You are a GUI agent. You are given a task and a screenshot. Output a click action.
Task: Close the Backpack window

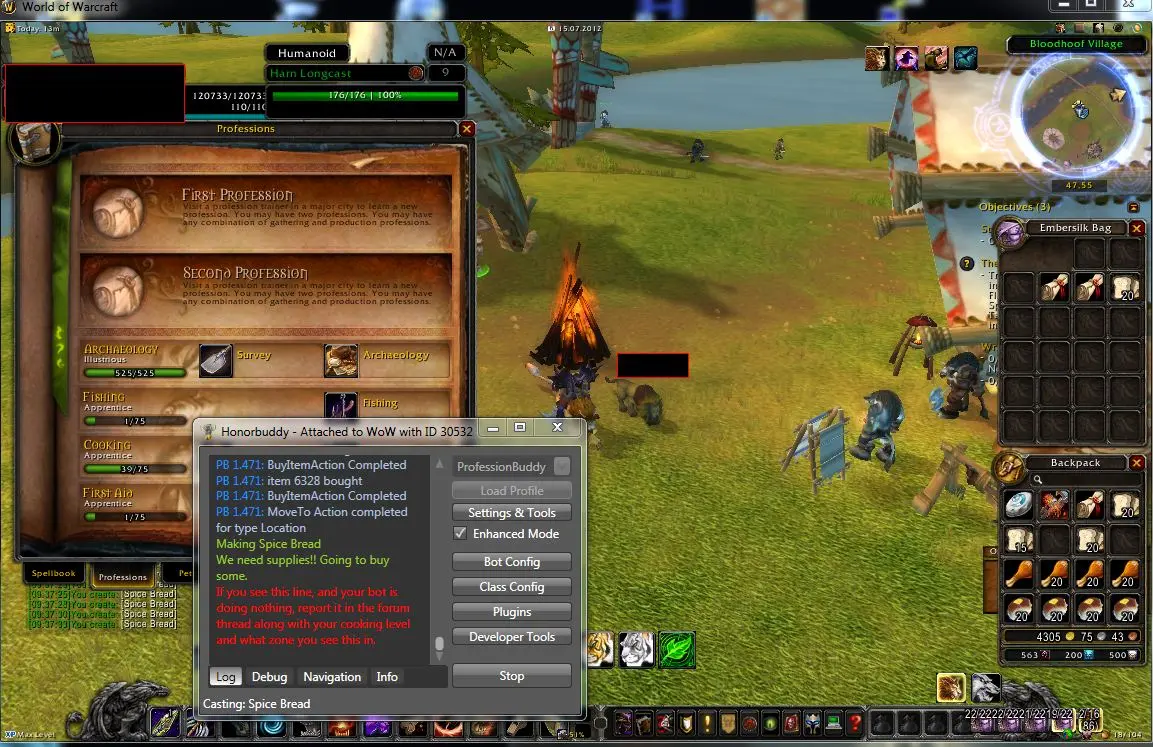(x=1136, y=463)
